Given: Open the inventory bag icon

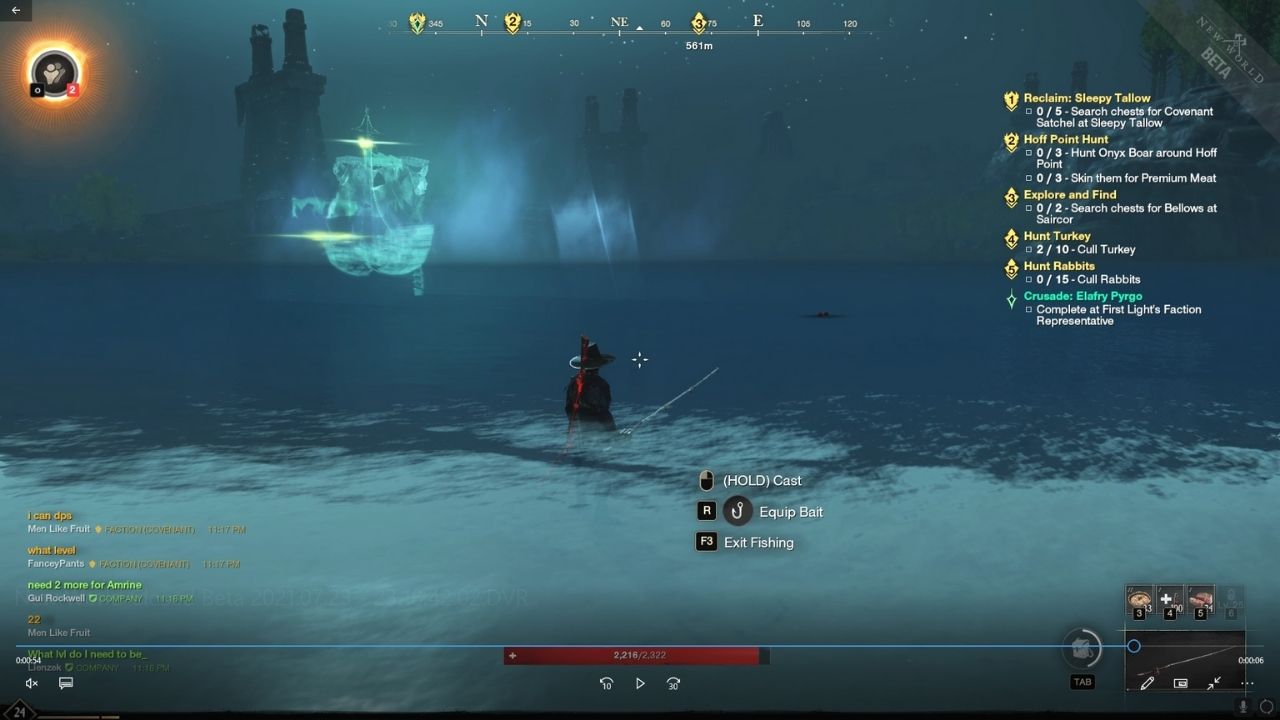Looking at the screenshot, I should (x=1081, y=649).
